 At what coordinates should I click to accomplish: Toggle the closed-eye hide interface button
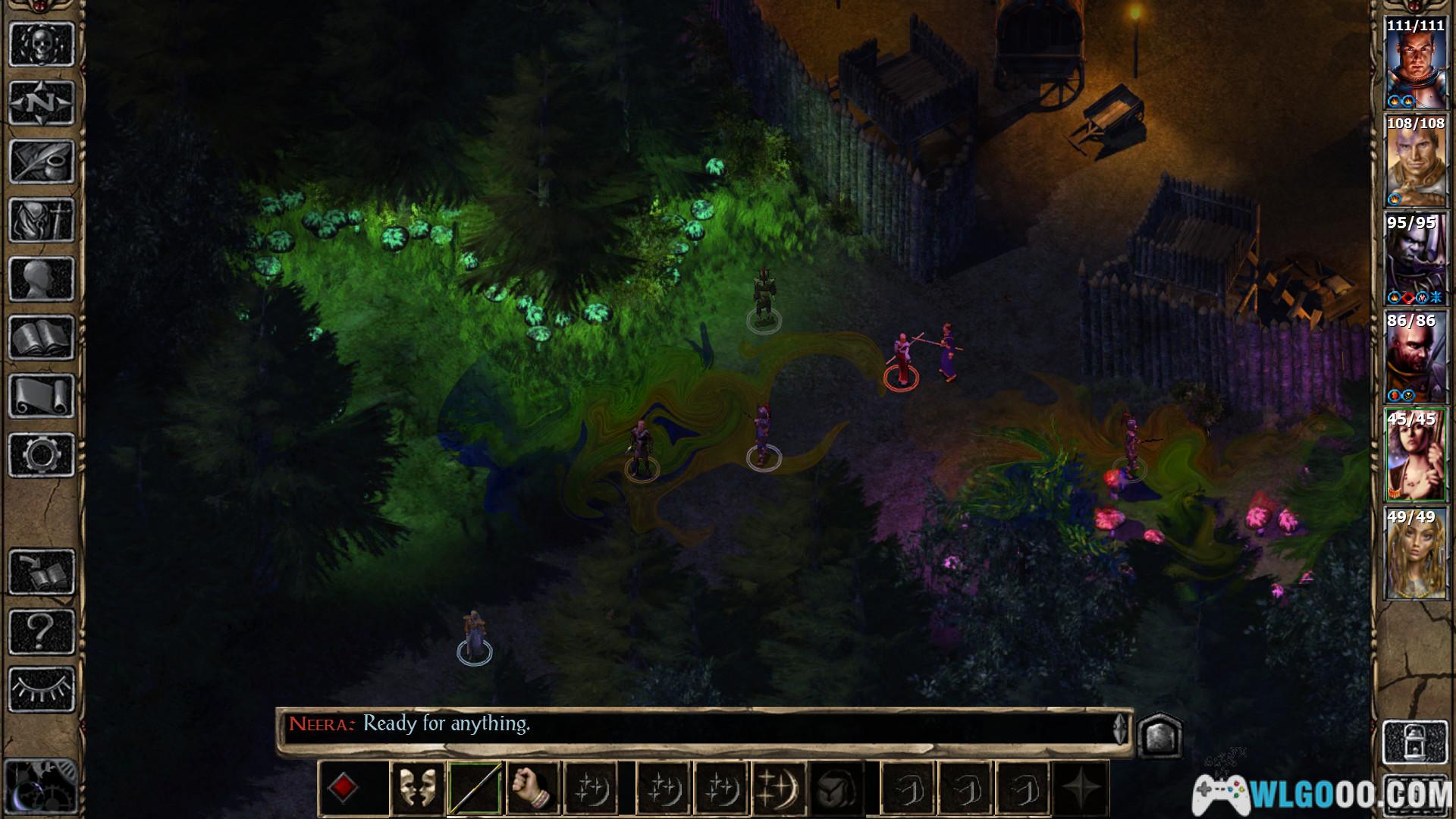click(42, 689)
